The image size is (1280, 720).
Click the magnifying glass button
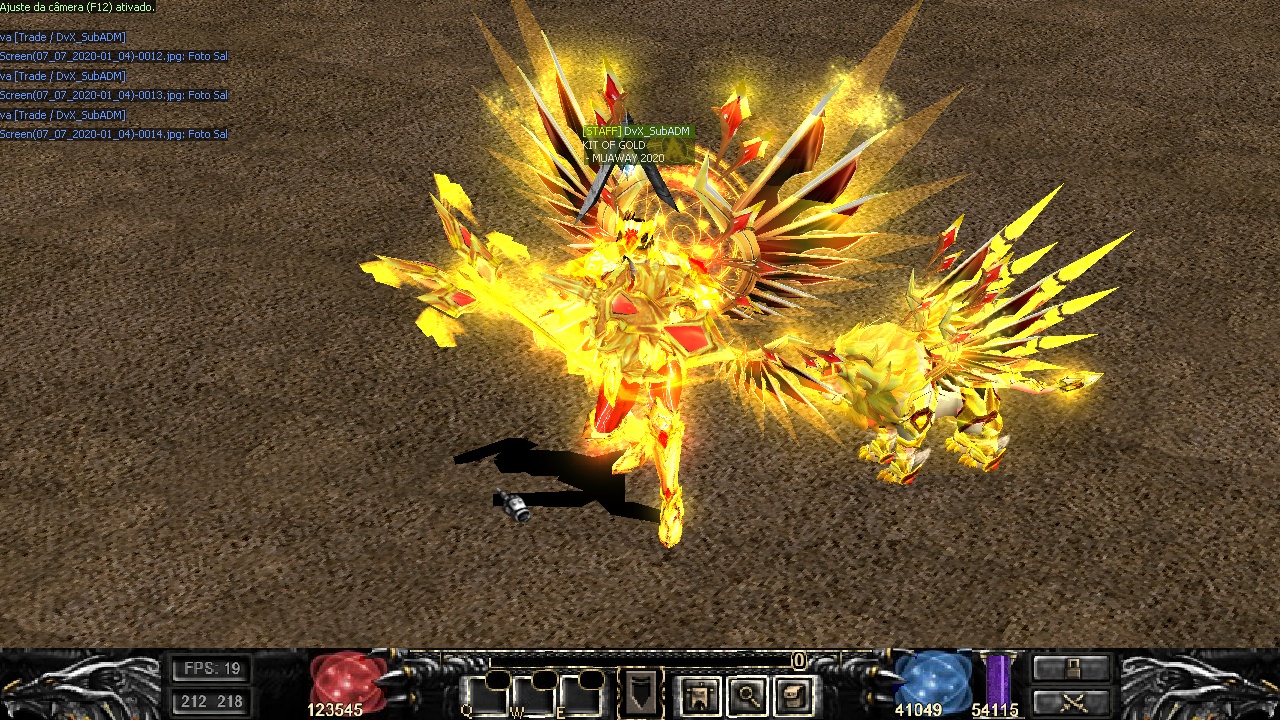tap(747, 695)
